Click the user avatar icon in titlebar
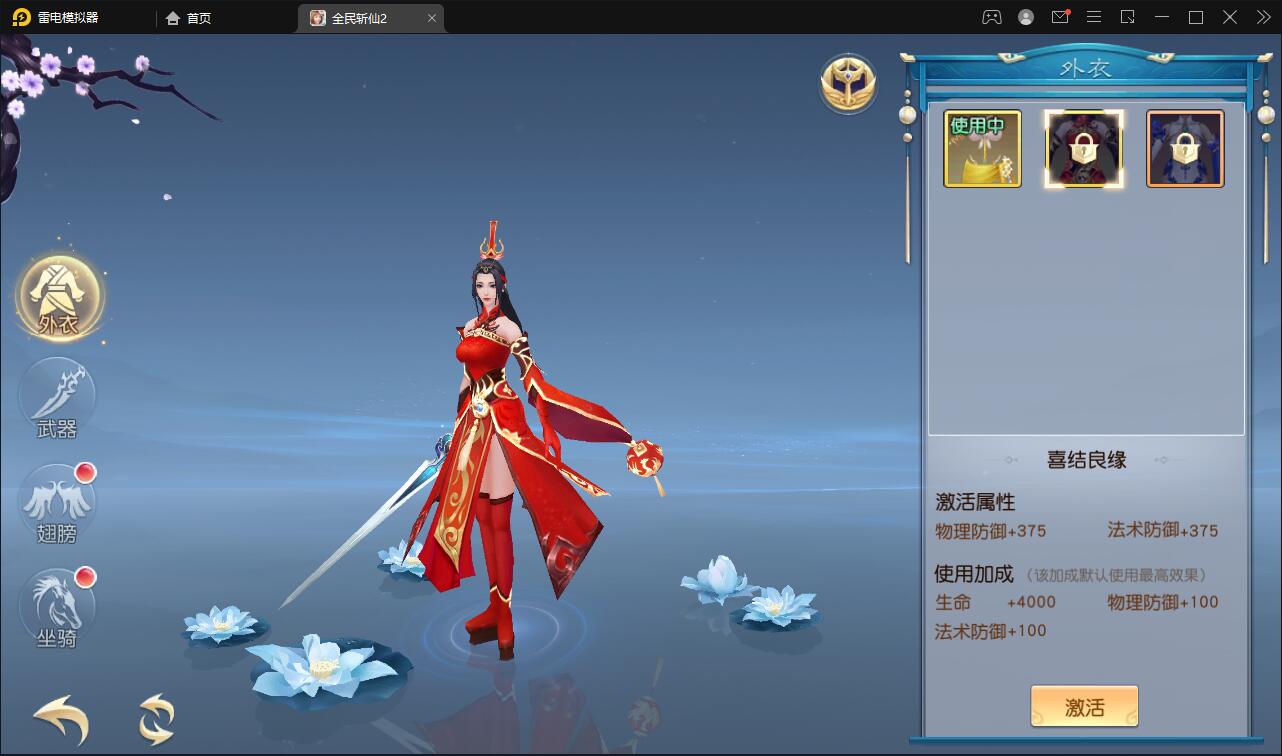The image size is (1282, 756). point(1024,17)
